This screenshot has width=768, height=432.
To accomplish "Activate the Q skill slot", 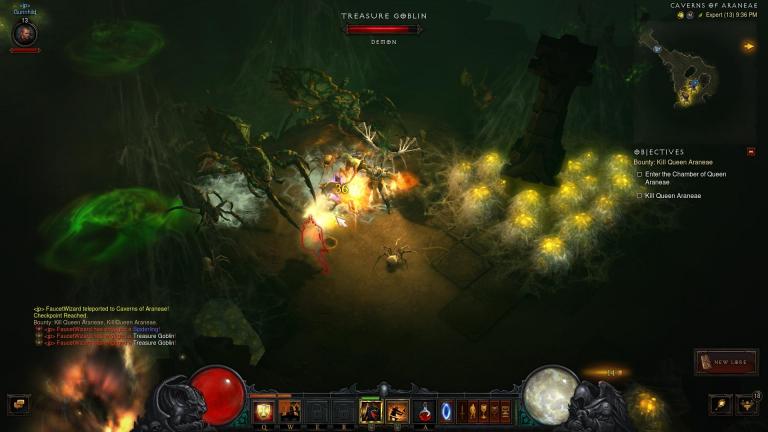I will coord(264,411).
